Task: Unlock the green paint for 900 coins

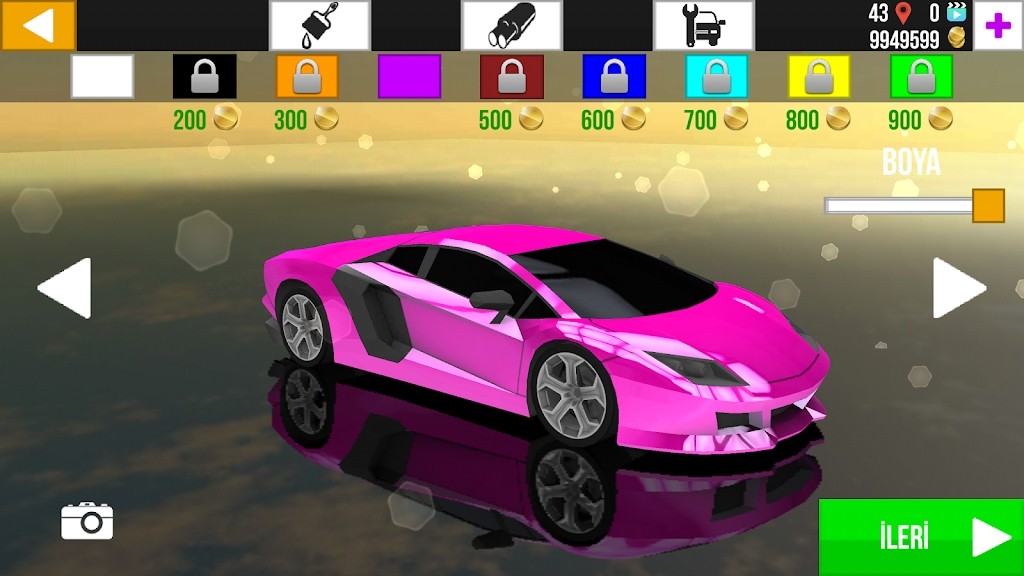Action: coord(921,76)
